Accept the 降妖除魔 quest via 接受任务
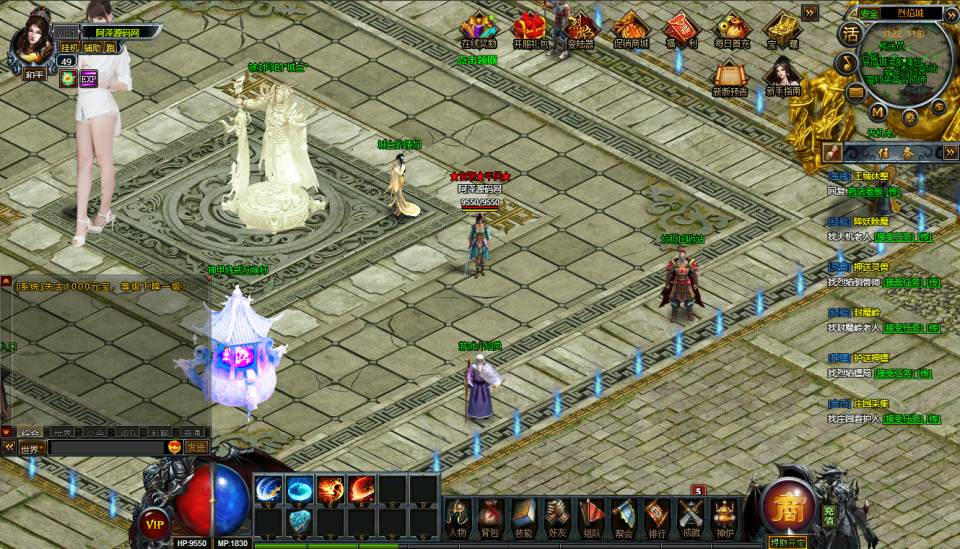The width and height of the screenshot is (960, 549). (x=897, y=237)
